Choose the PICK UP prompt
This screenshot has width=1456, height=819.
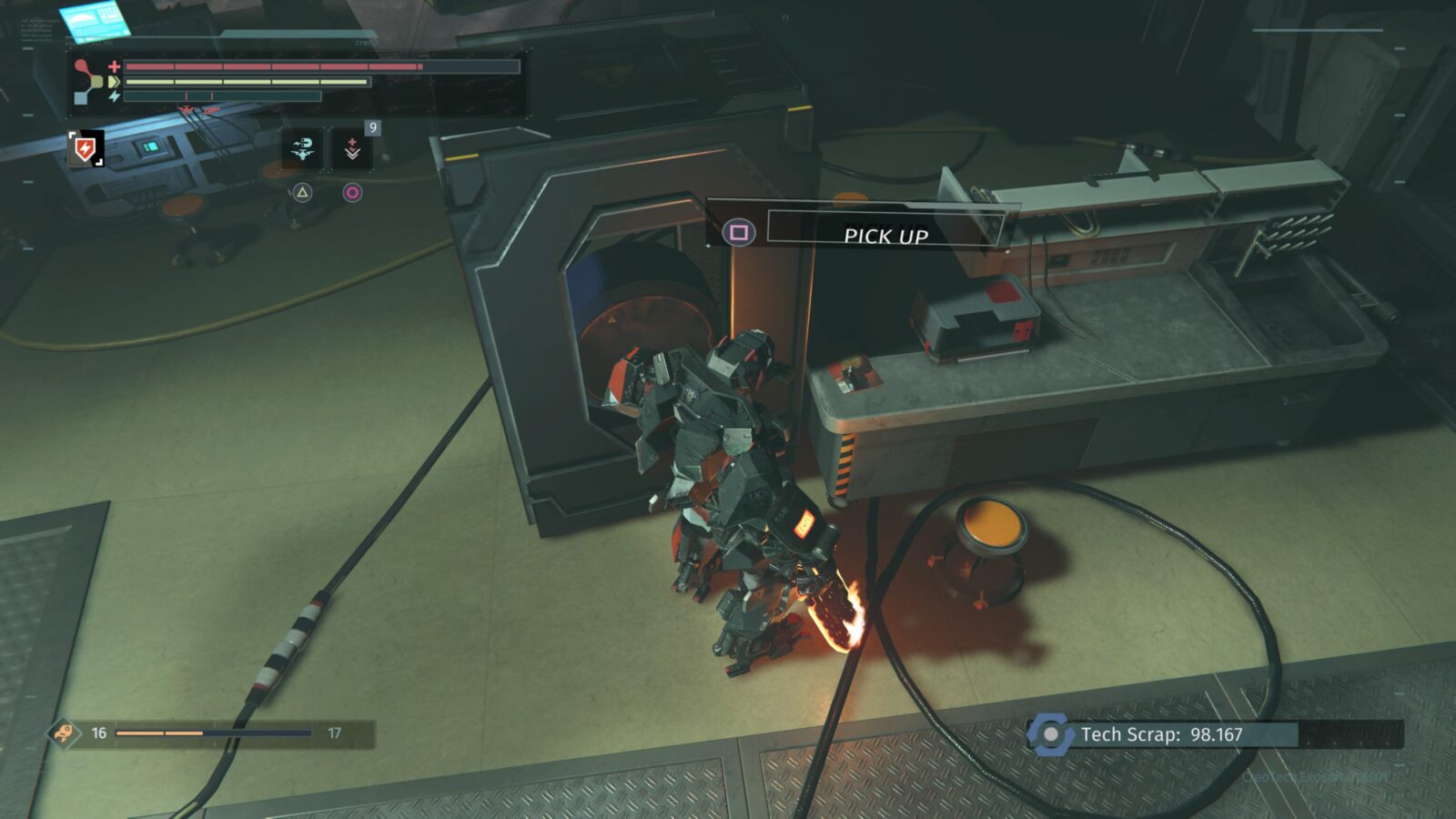[x=885, y=235]
